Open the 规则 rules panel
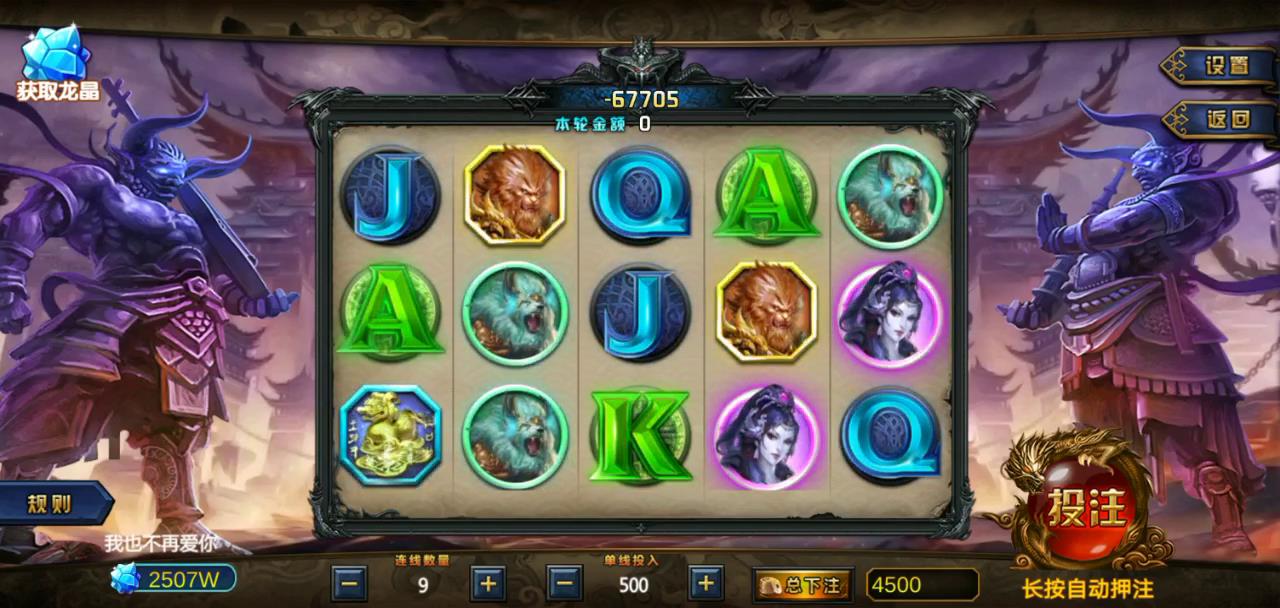This screenshot has height=608, width=1280. pyautogui.click(x=50, y=504)
